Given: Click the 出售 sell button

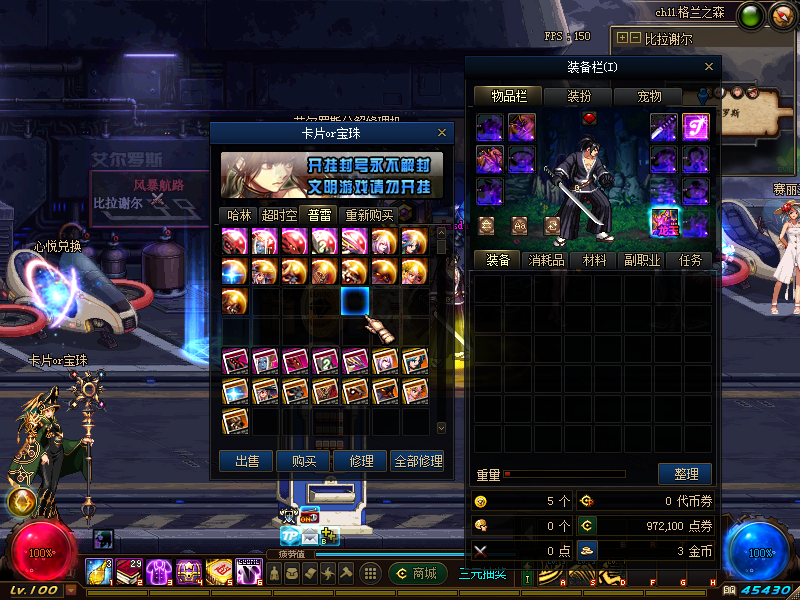Looking at the screenshot, I should click(x=246, y=461).
